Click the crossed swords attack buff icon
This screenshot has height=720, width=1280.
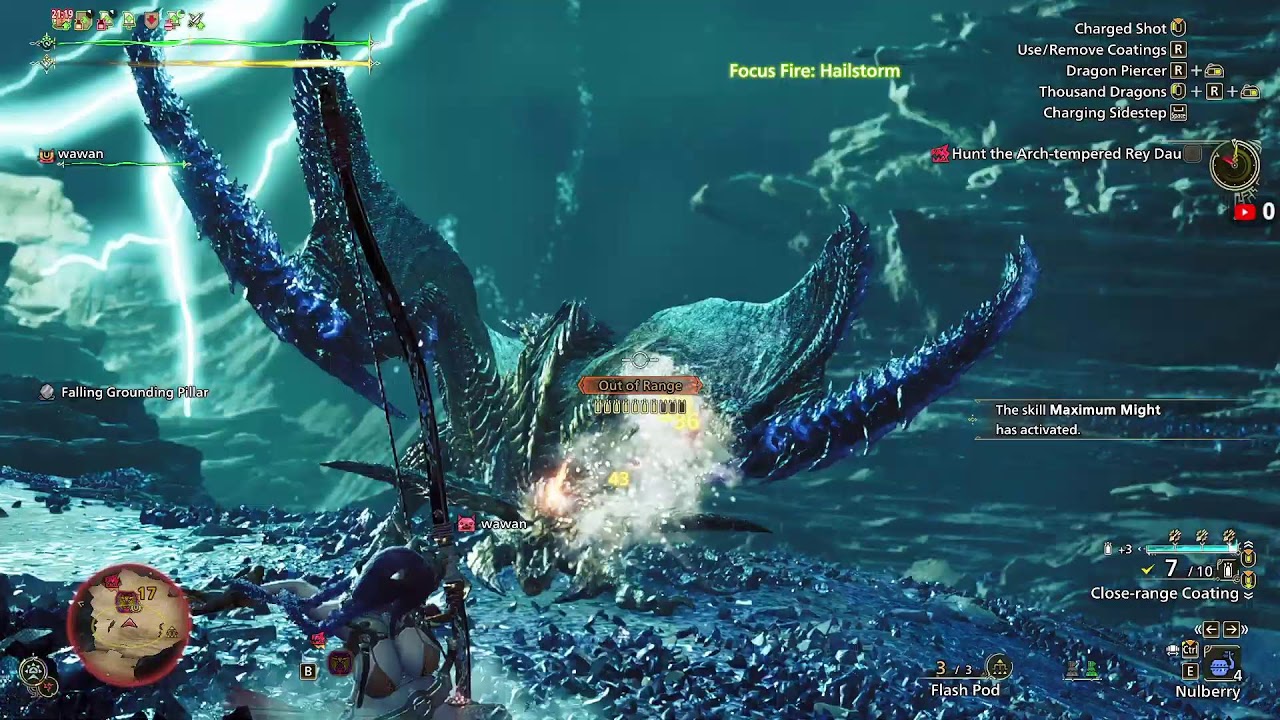(x=196, y=20)
